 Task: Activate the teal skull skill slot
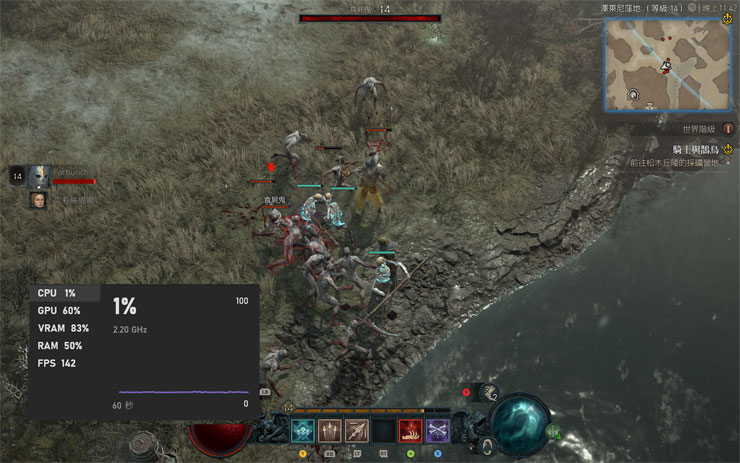pyautogui.click(x=303, y=431)
